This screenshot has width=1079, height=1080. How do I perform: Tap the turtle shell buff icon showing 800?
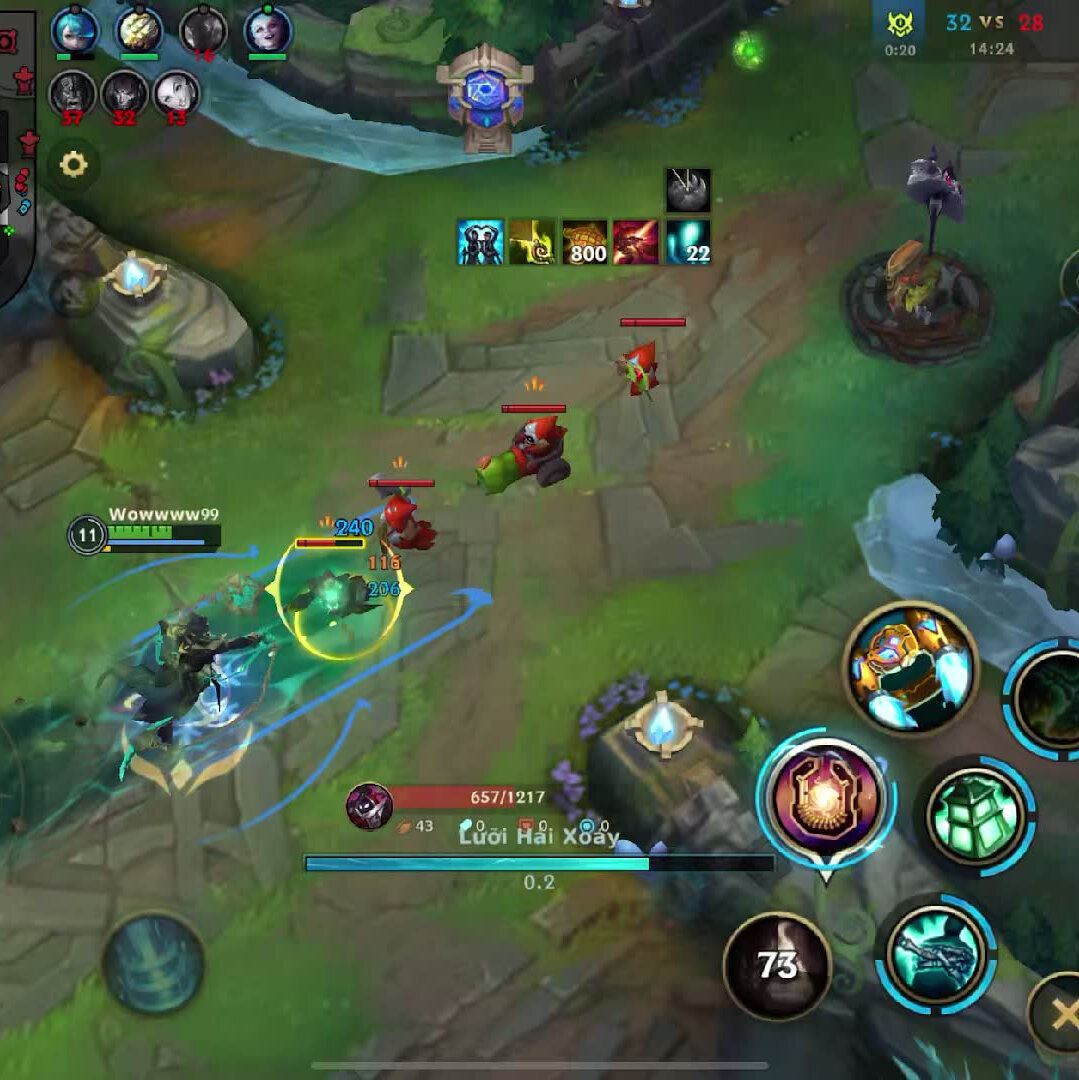tap(585, 242)
